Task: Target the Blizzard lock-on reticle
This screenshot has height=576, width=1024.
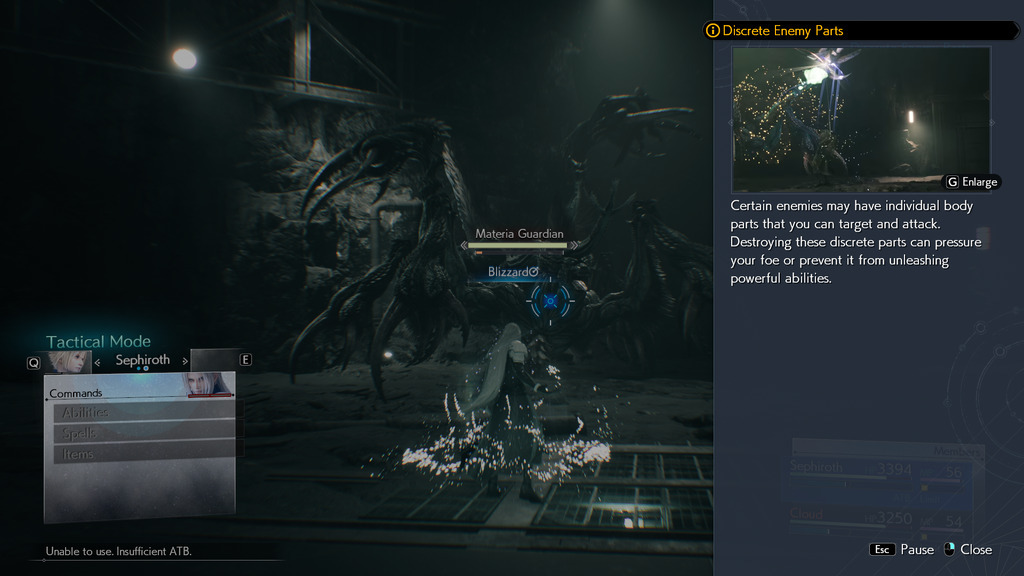Action: [550, 299]
